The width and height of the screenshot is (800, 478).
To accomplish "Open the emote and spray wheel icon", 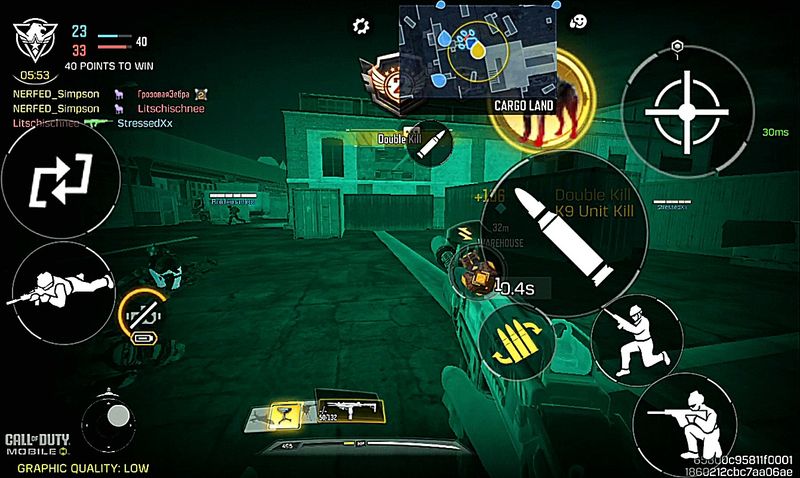I will [578, 21].
